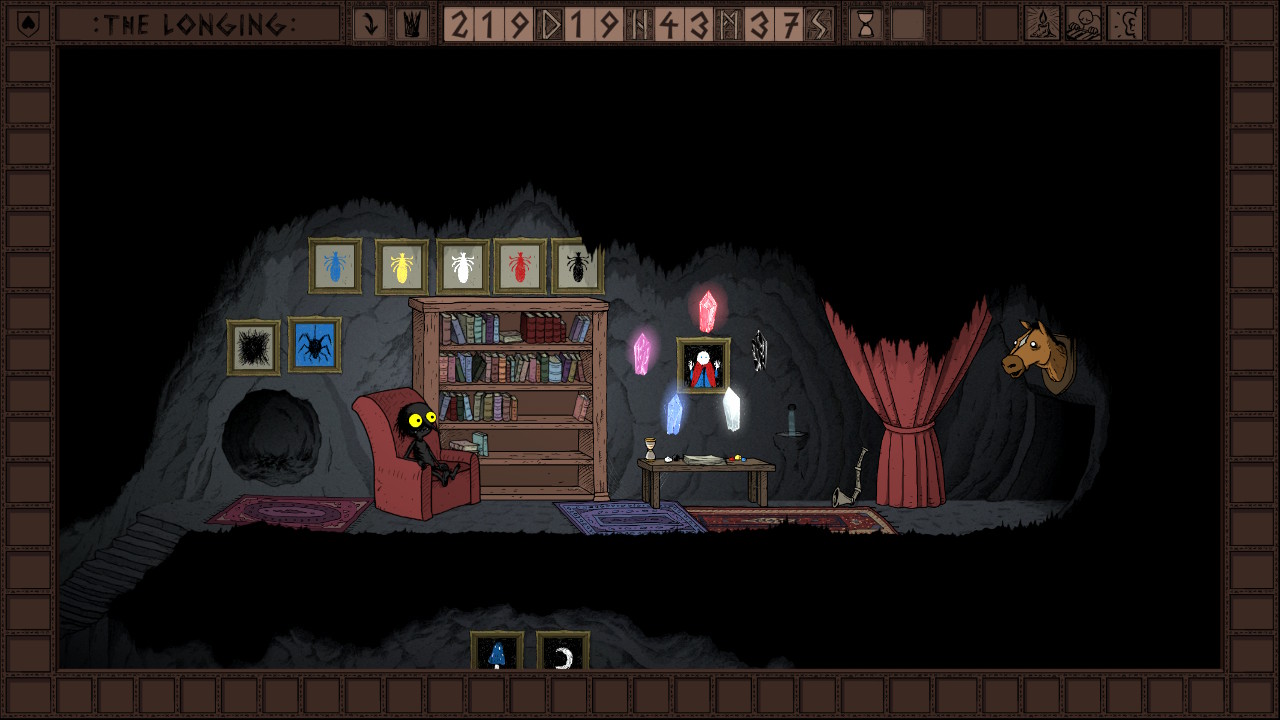
Task: Select the downward arrow button
Action: click(370, 24)
